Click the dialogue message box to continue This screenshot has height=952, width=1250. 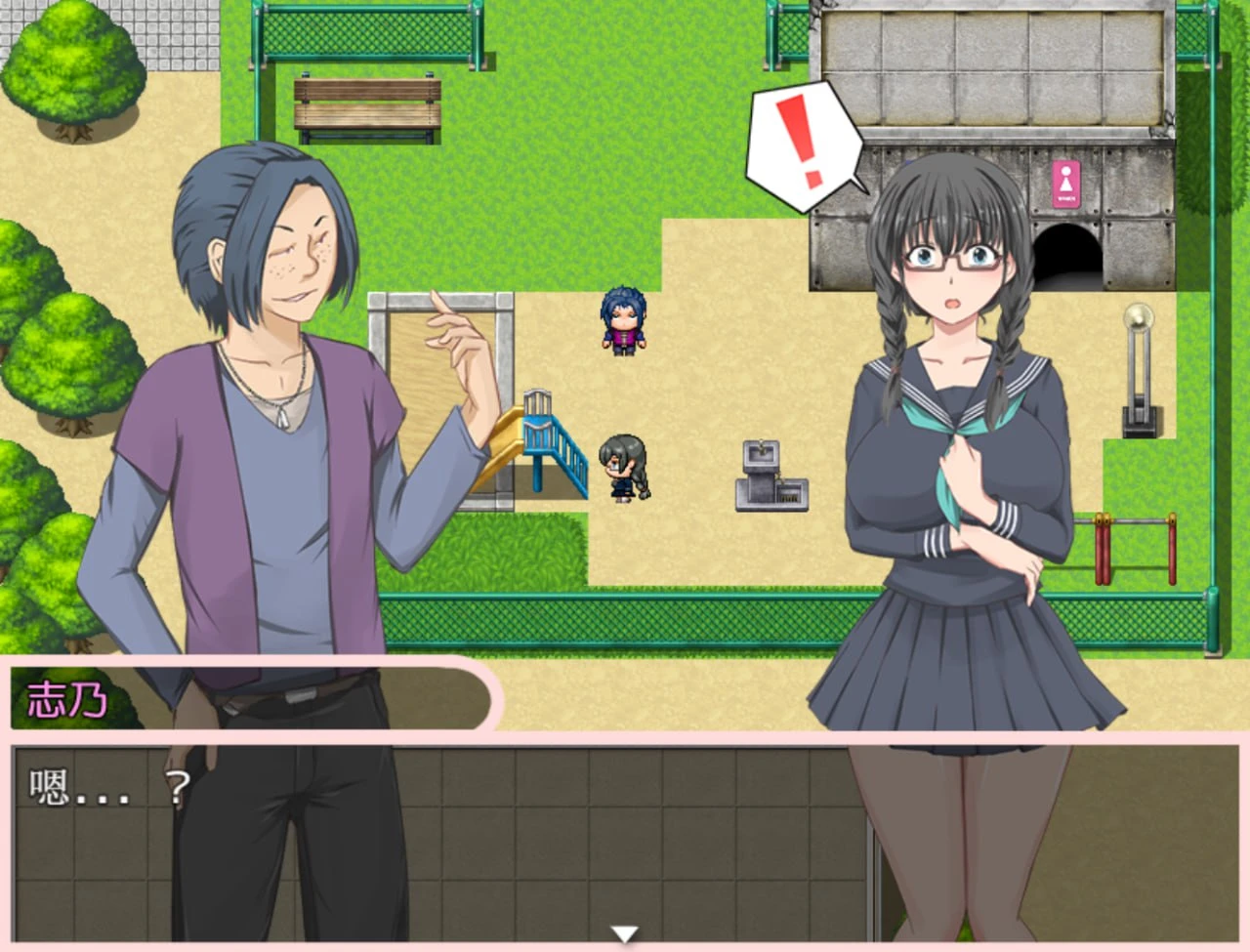pyautogui.click(x=625, y=840)
